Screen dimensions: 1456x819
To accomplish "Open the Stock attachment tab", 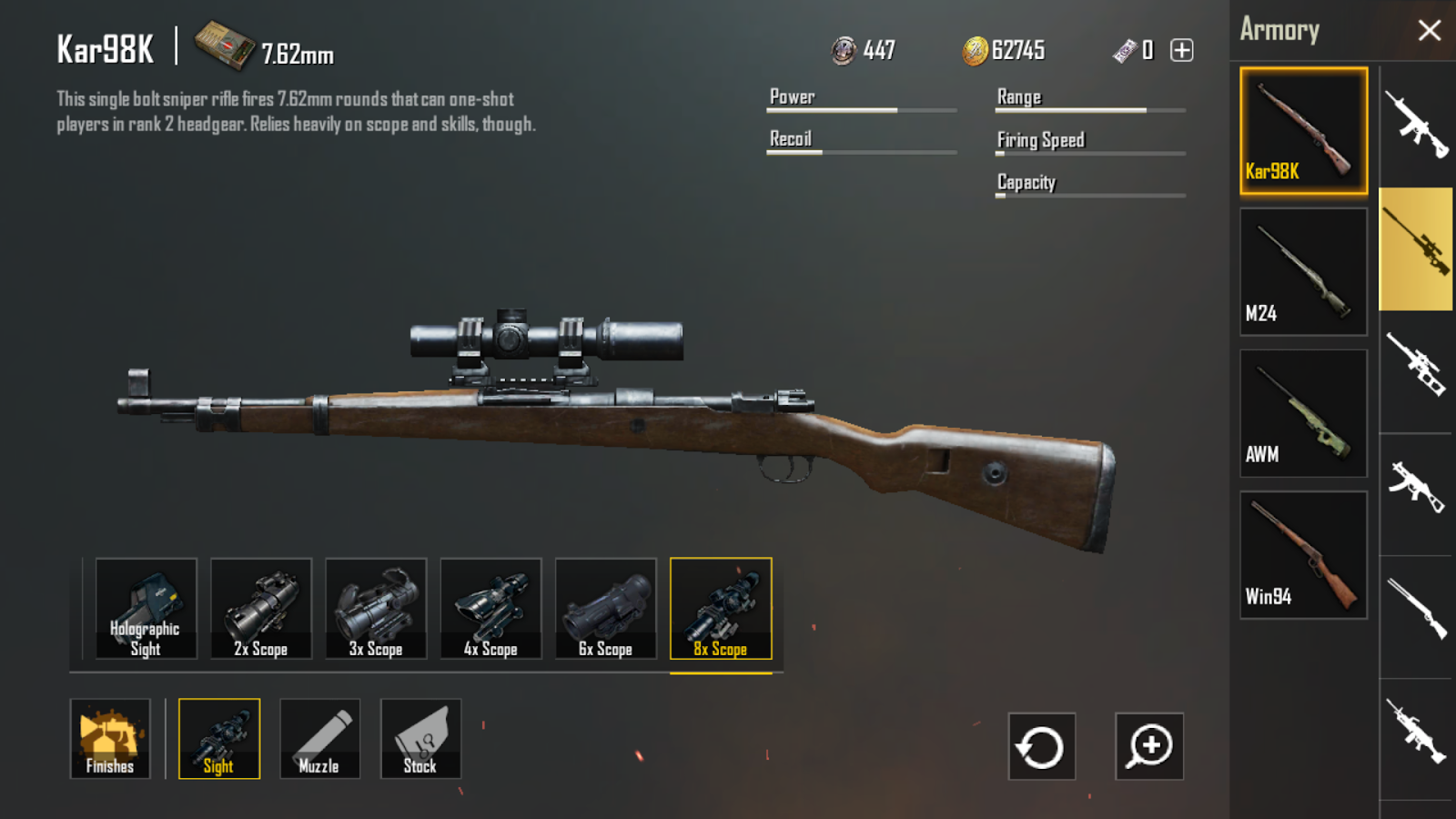I will pyautogui.click(x=420, y=739).
